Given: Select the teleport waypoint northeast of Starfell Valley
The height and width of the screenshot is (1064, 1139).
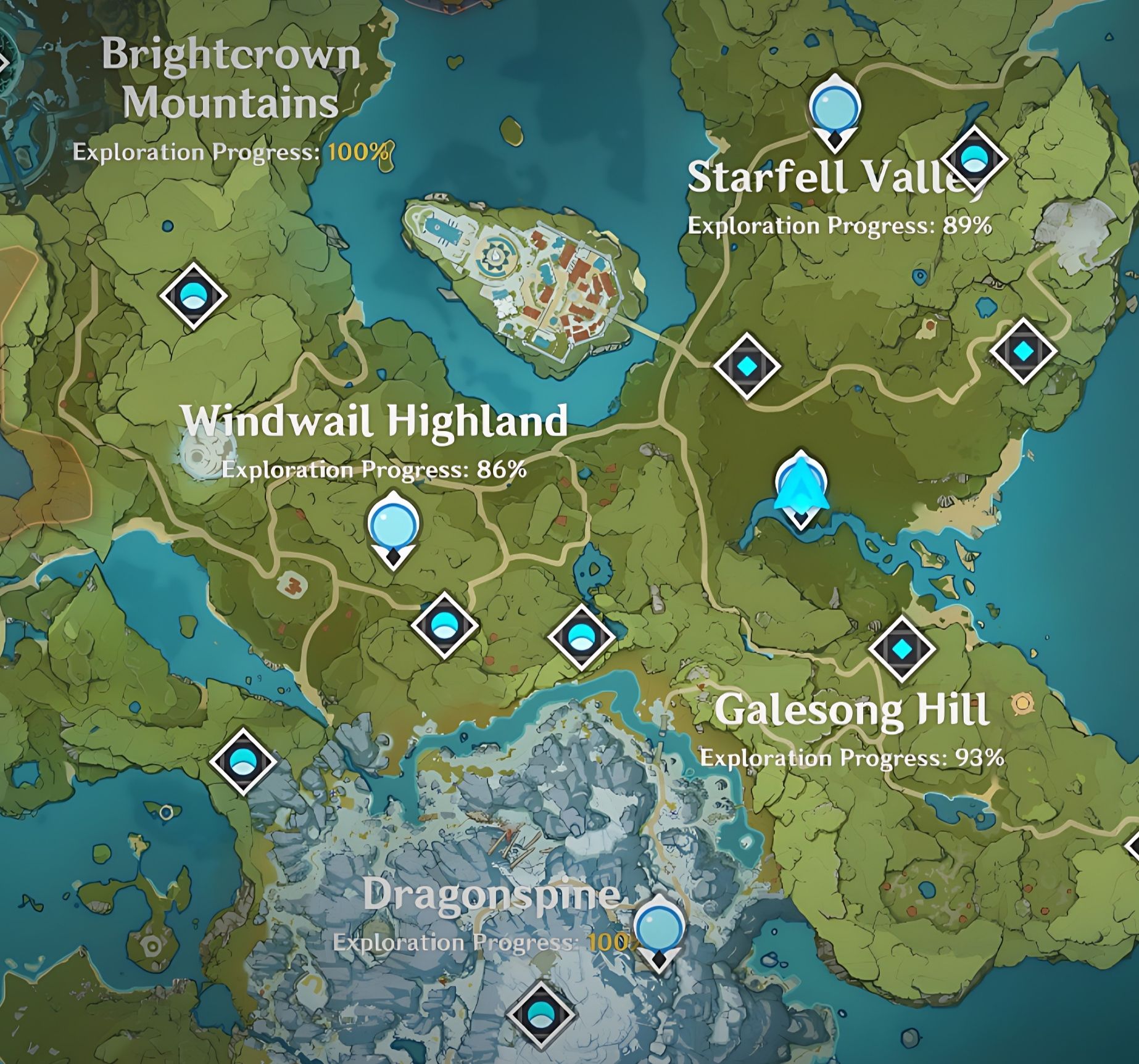Looking at the screenshot, I should (974, 159).
